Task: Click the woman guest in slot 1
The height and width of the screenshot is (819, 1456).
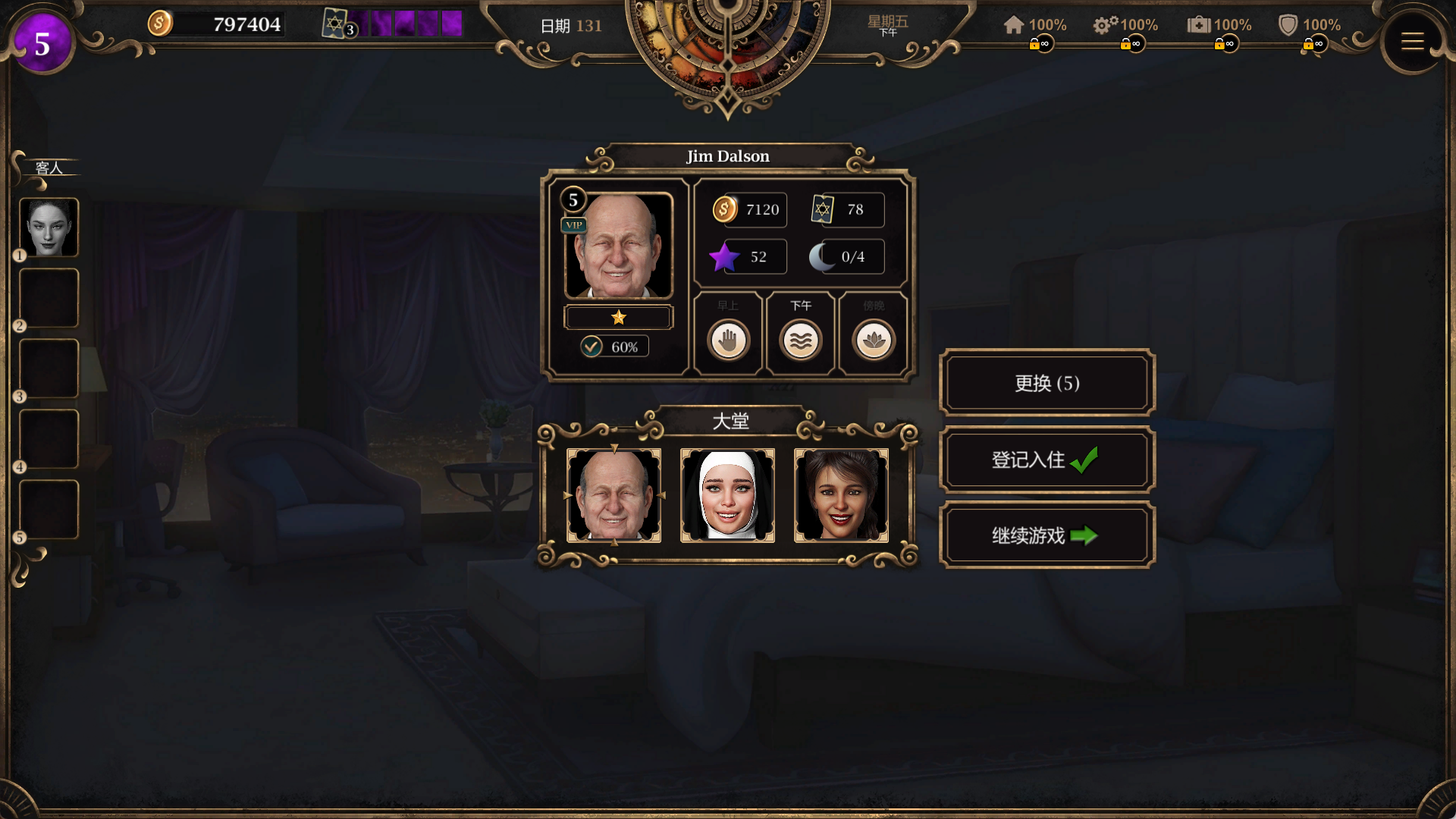Action: (49, 227)
